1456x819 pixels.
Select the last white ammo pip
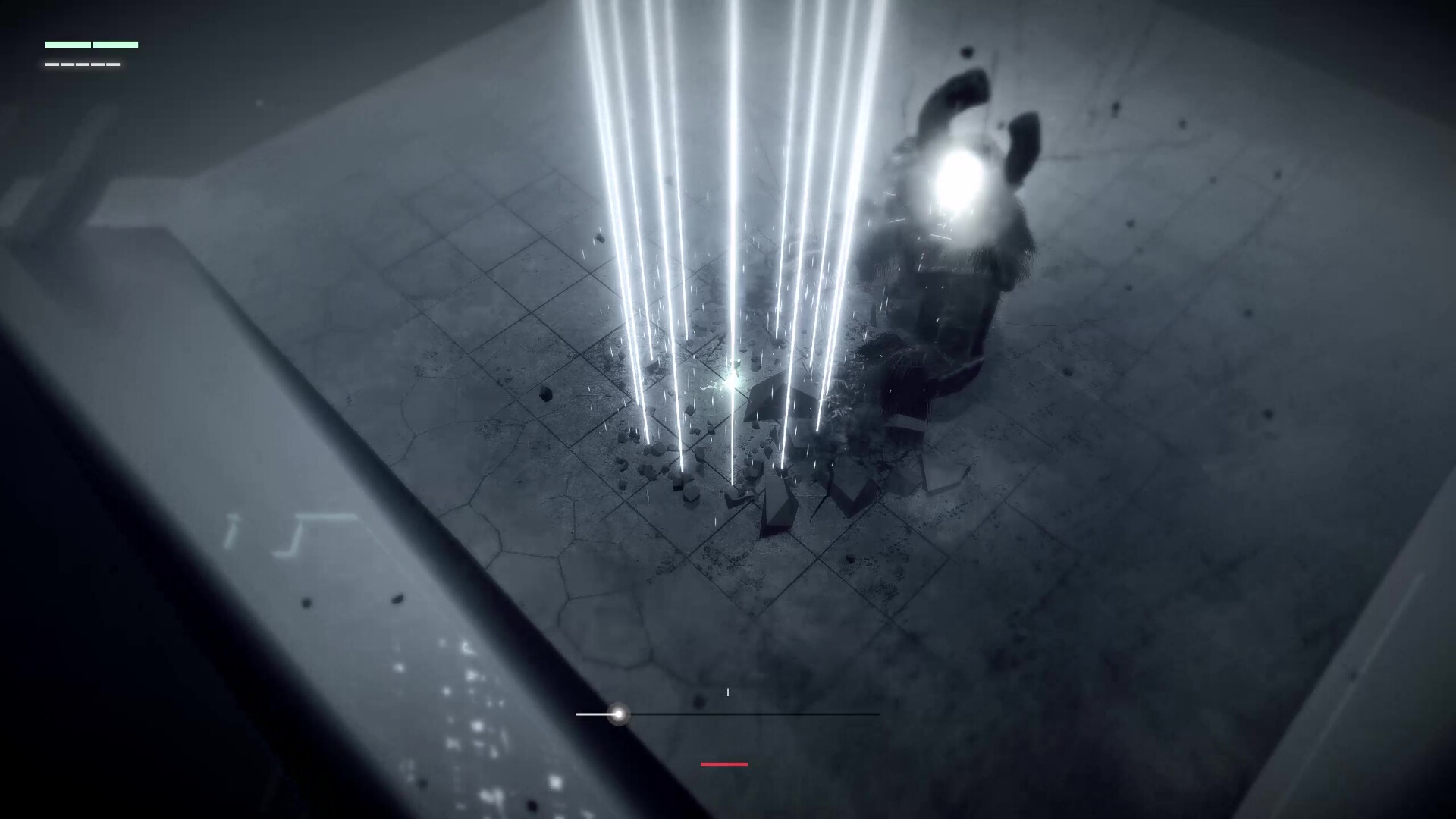point(113,66)
